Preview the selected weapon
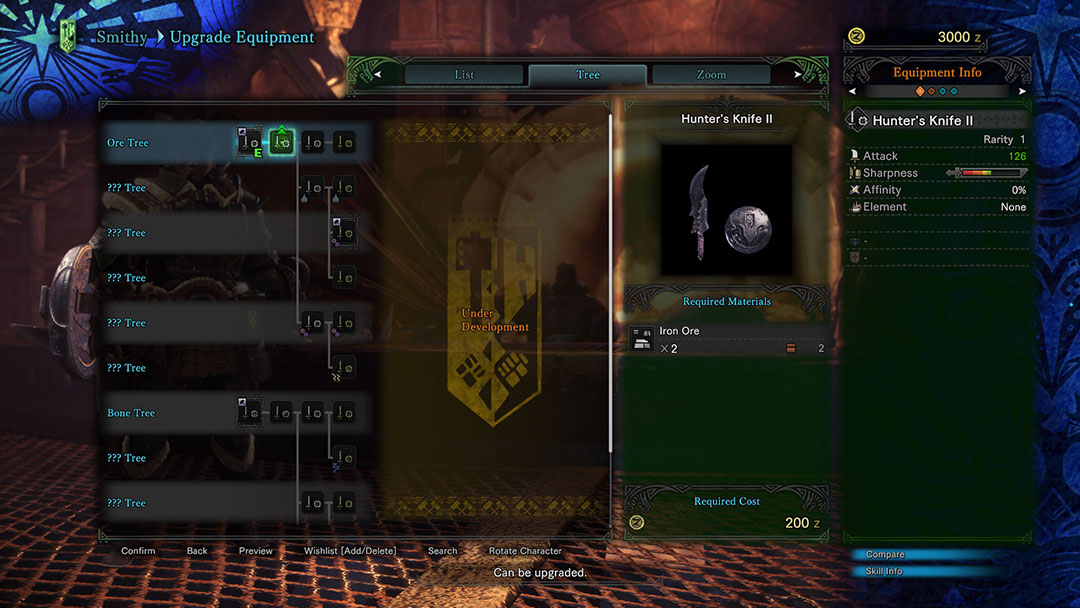1080x608 pixels. (256, 551)
